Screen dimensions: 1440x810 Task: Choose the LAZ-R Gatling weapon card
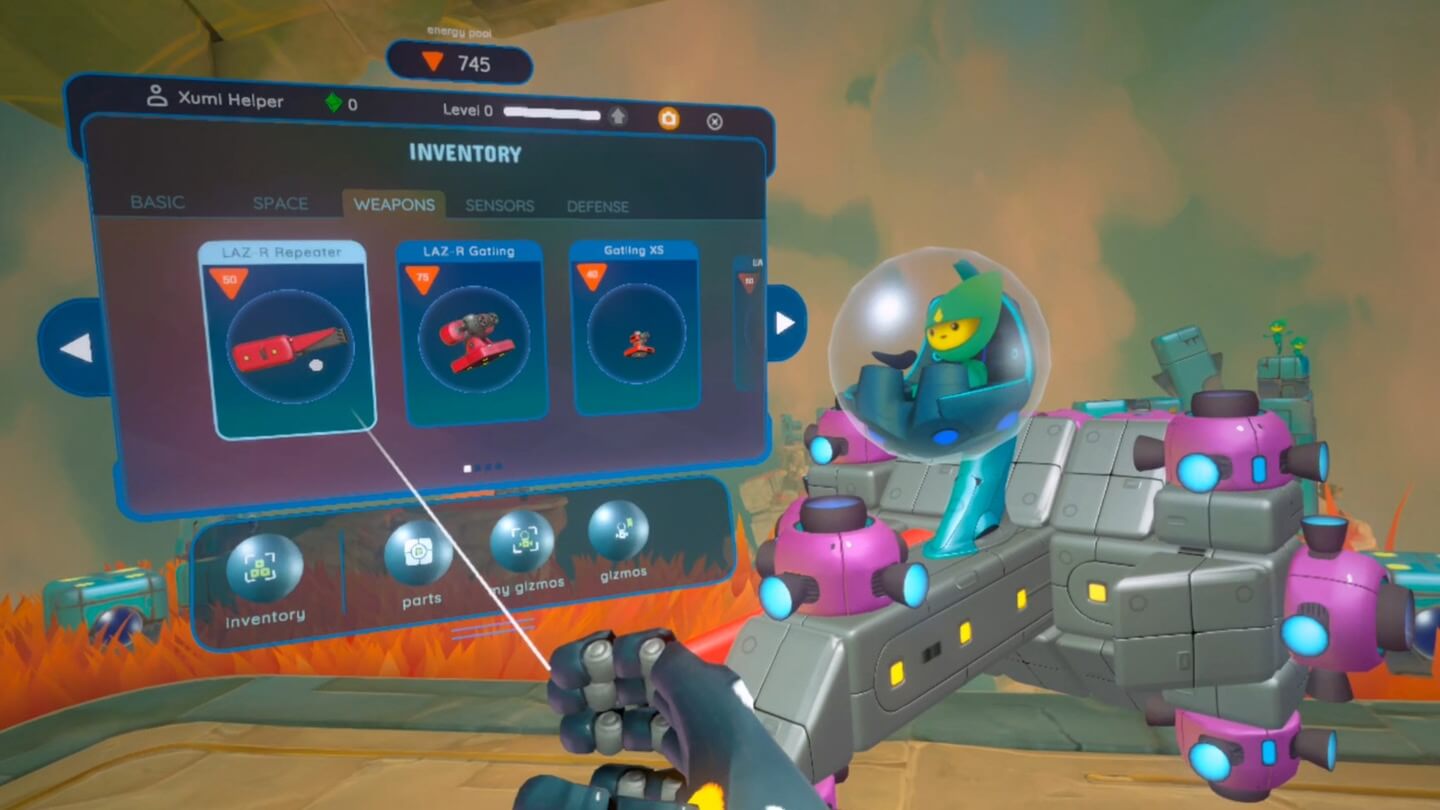point(469,335)
